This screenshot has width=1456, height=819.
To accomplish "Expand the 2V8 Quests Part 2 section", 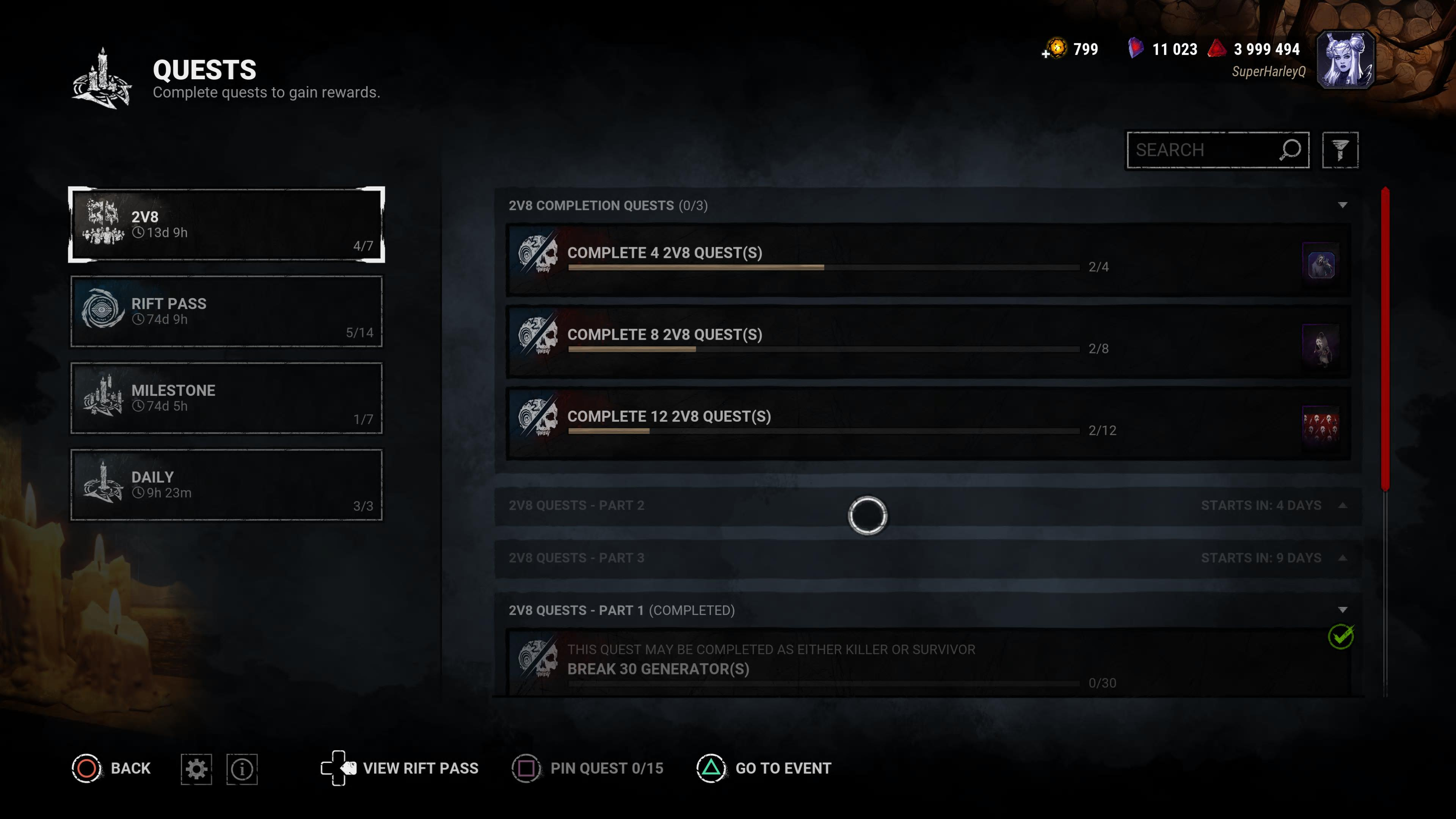I will click(1342, 505).
